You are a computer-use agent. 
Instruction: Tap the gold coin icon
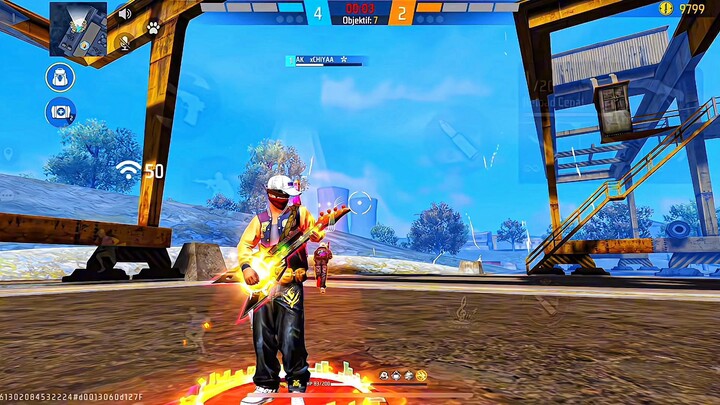[x=666, y=8]
